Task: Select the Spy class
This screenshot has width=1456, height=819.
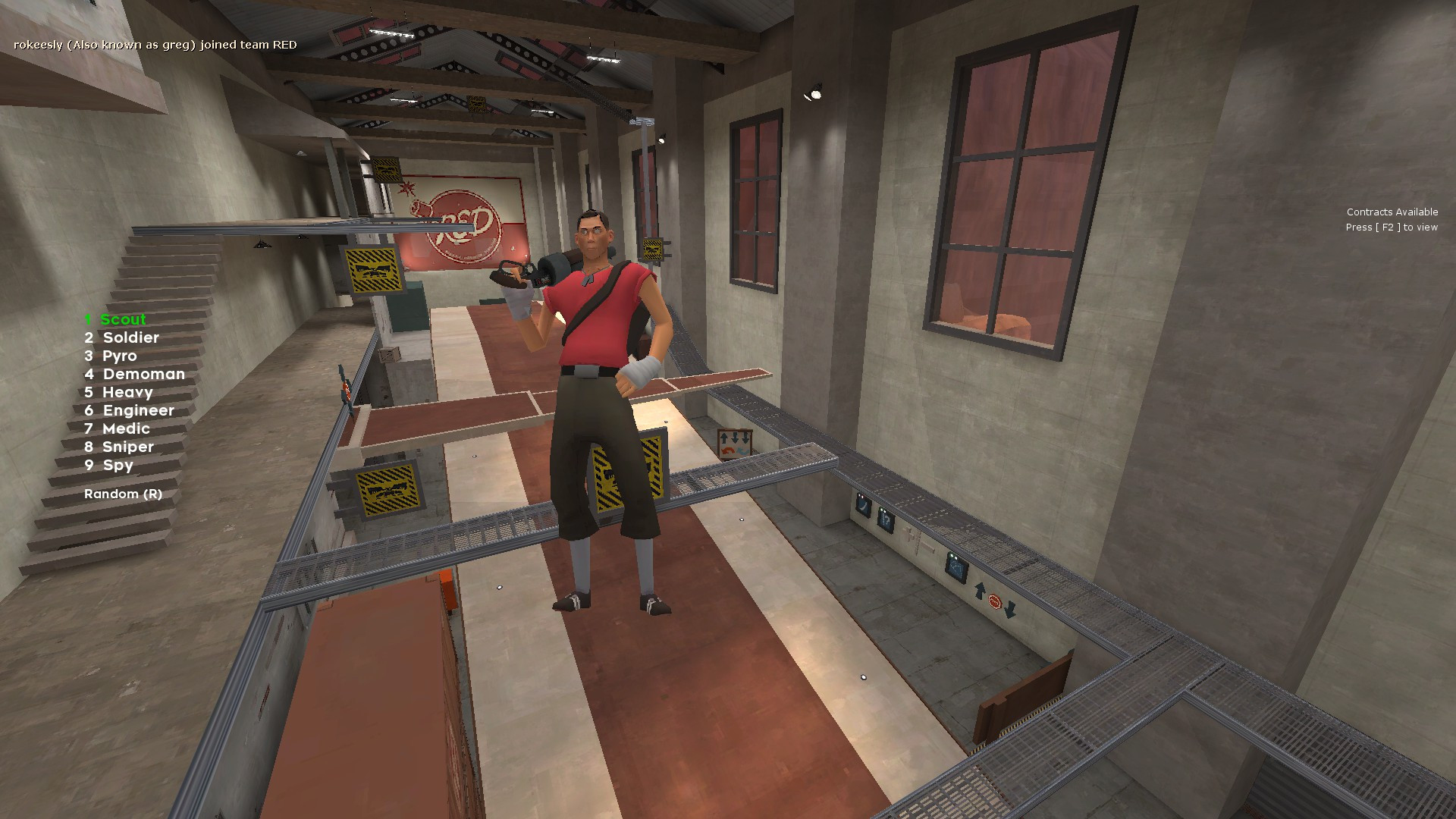Action: coord(118,465)
